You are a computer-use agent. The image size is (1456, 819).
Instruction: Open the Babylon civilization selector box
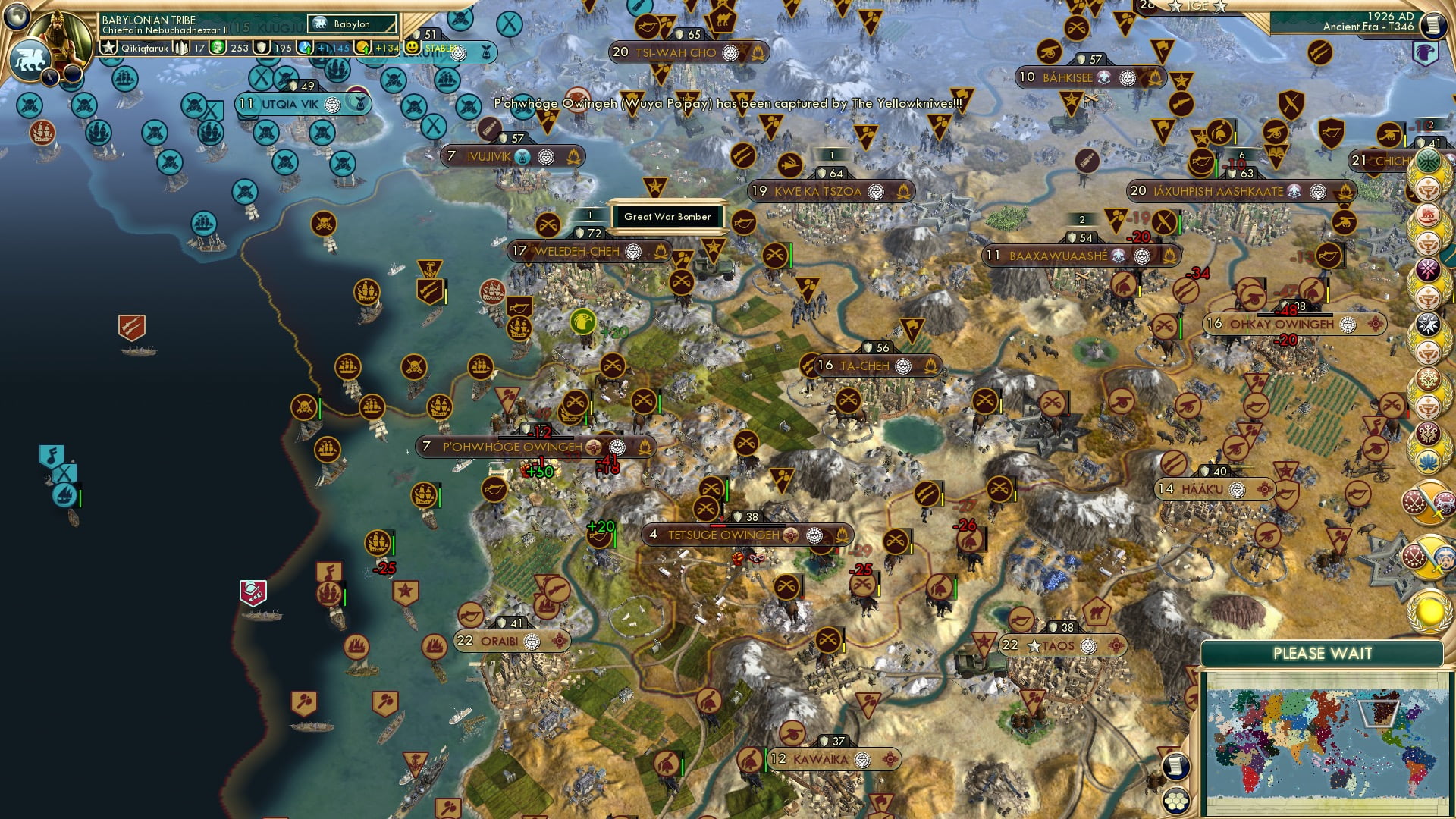[351, 24]
